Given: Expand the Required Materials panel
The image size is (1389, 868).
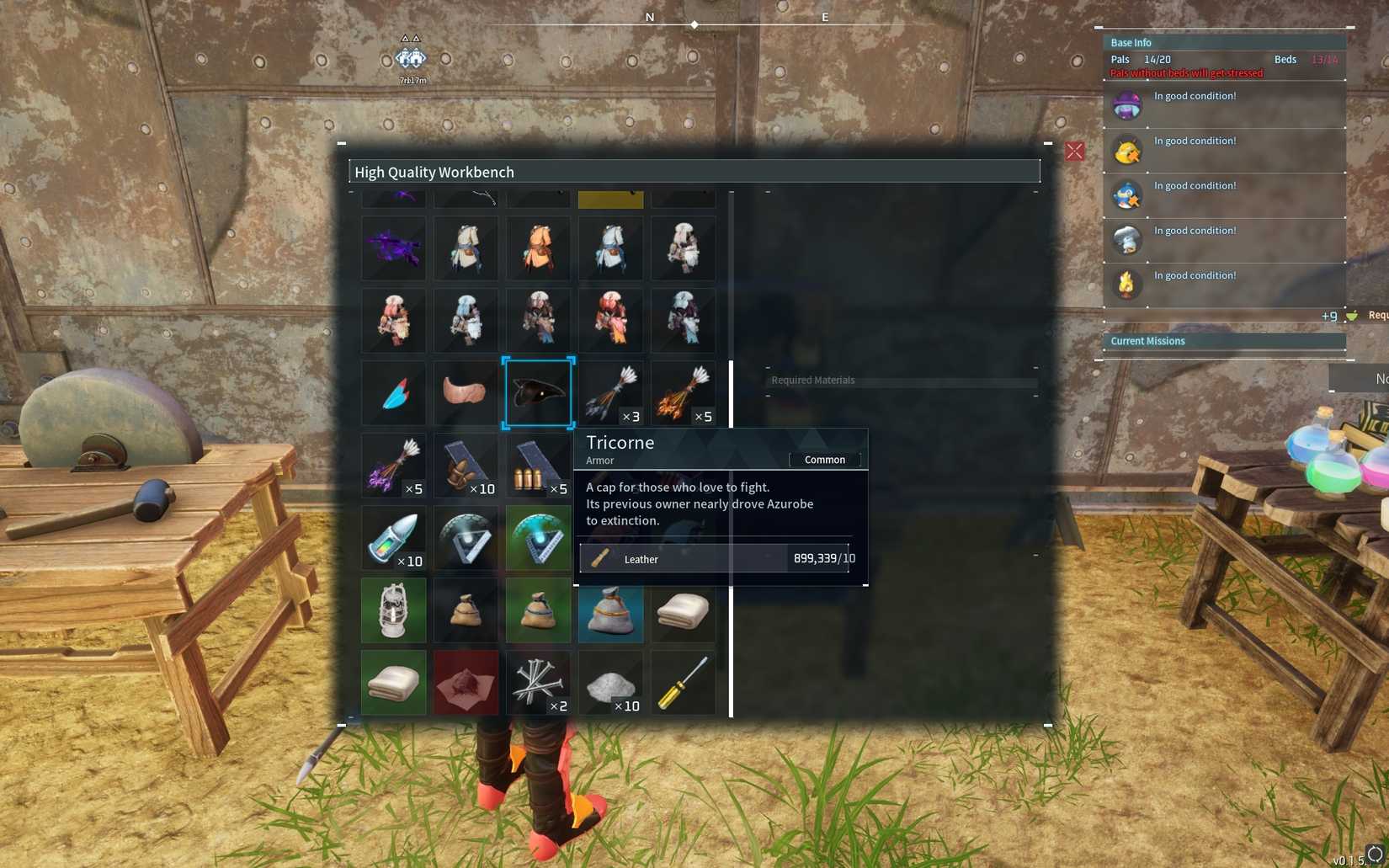Looking at the screenshot, I should (901, 380).
